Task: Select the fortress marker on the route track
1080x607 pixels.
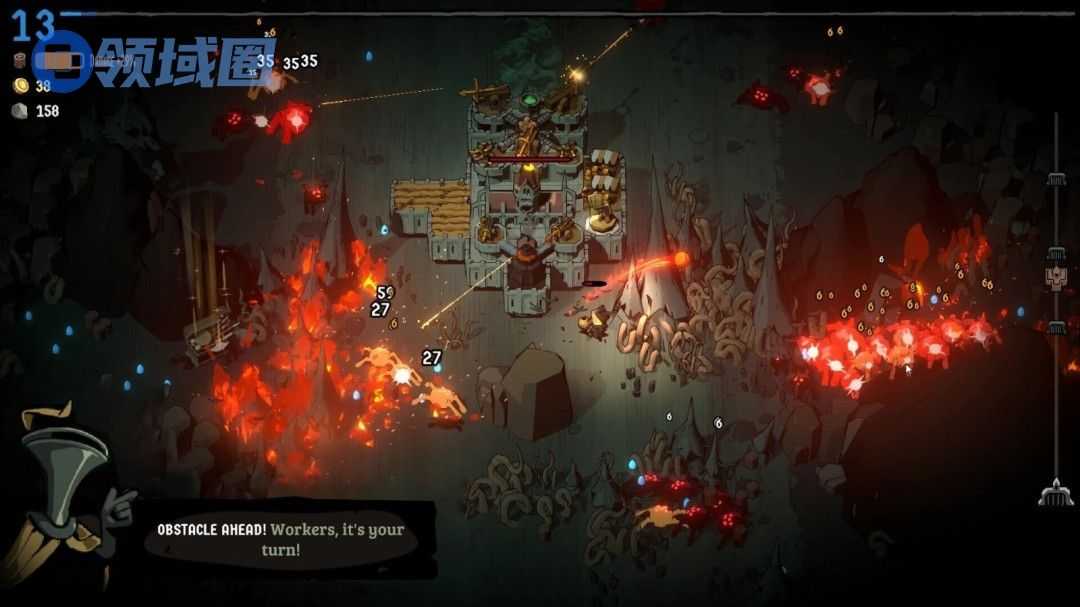Action: (x=1056, y=276)
